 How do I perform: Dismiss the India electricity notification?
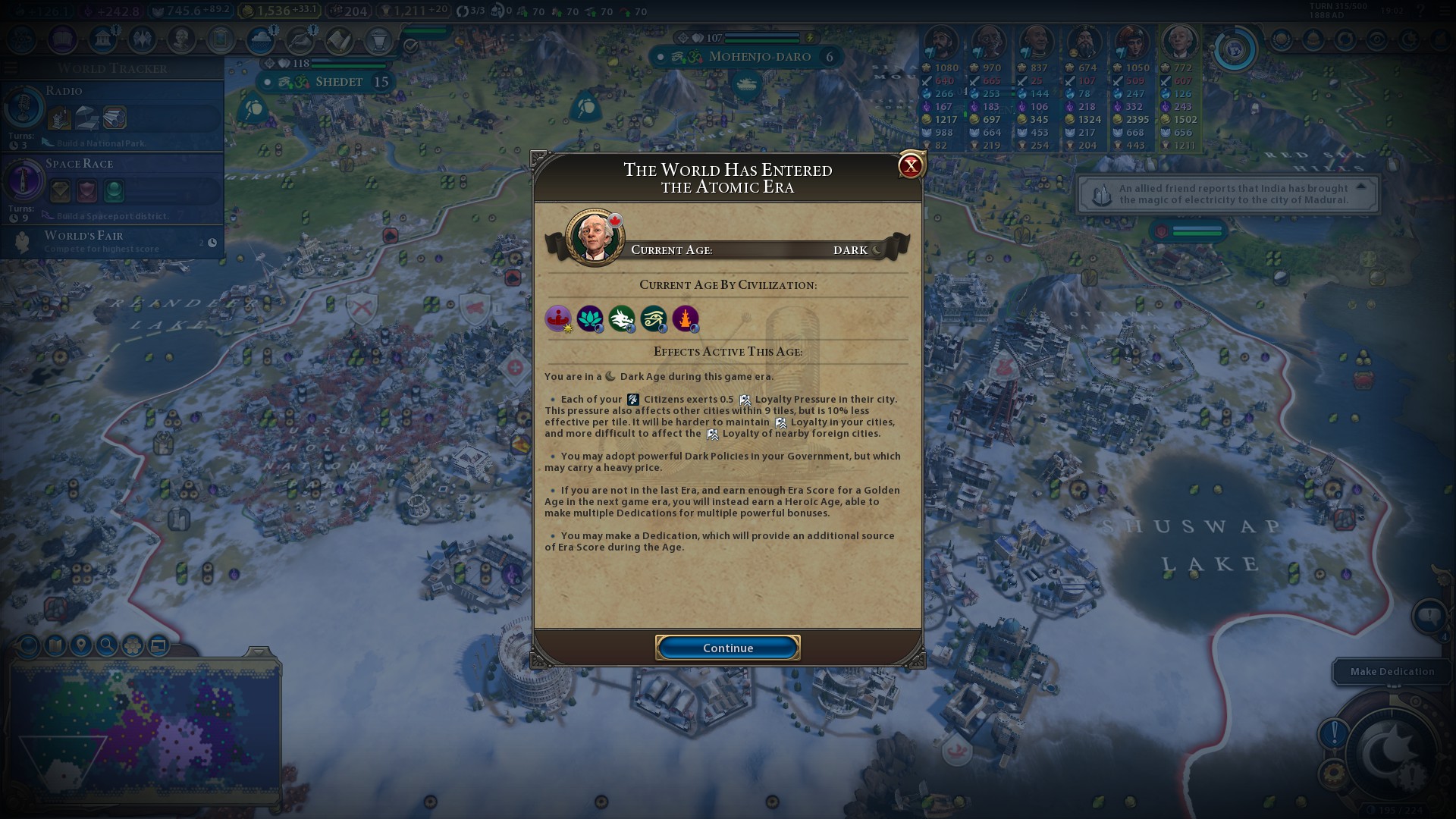(1228, 194)
